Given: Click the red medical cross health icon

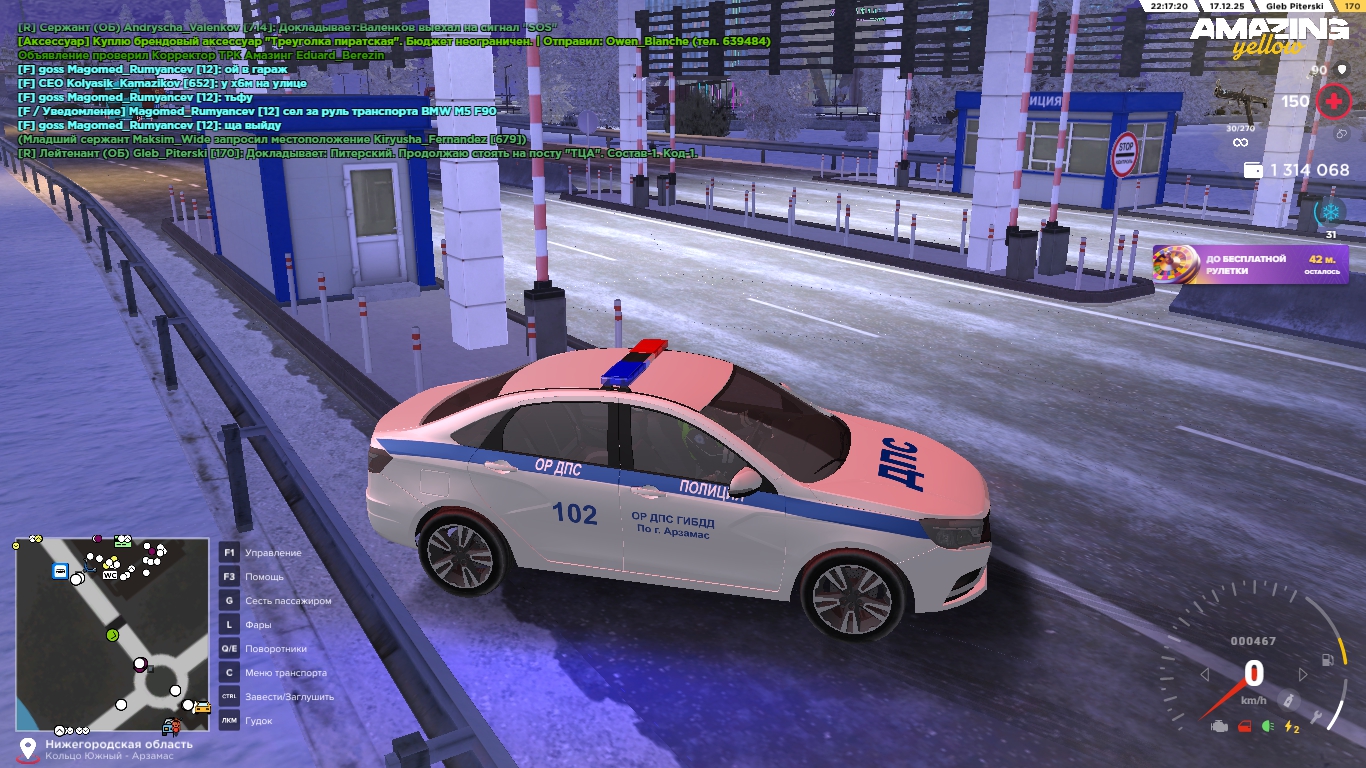Looking at the screenshot, I should [1332, 101].
